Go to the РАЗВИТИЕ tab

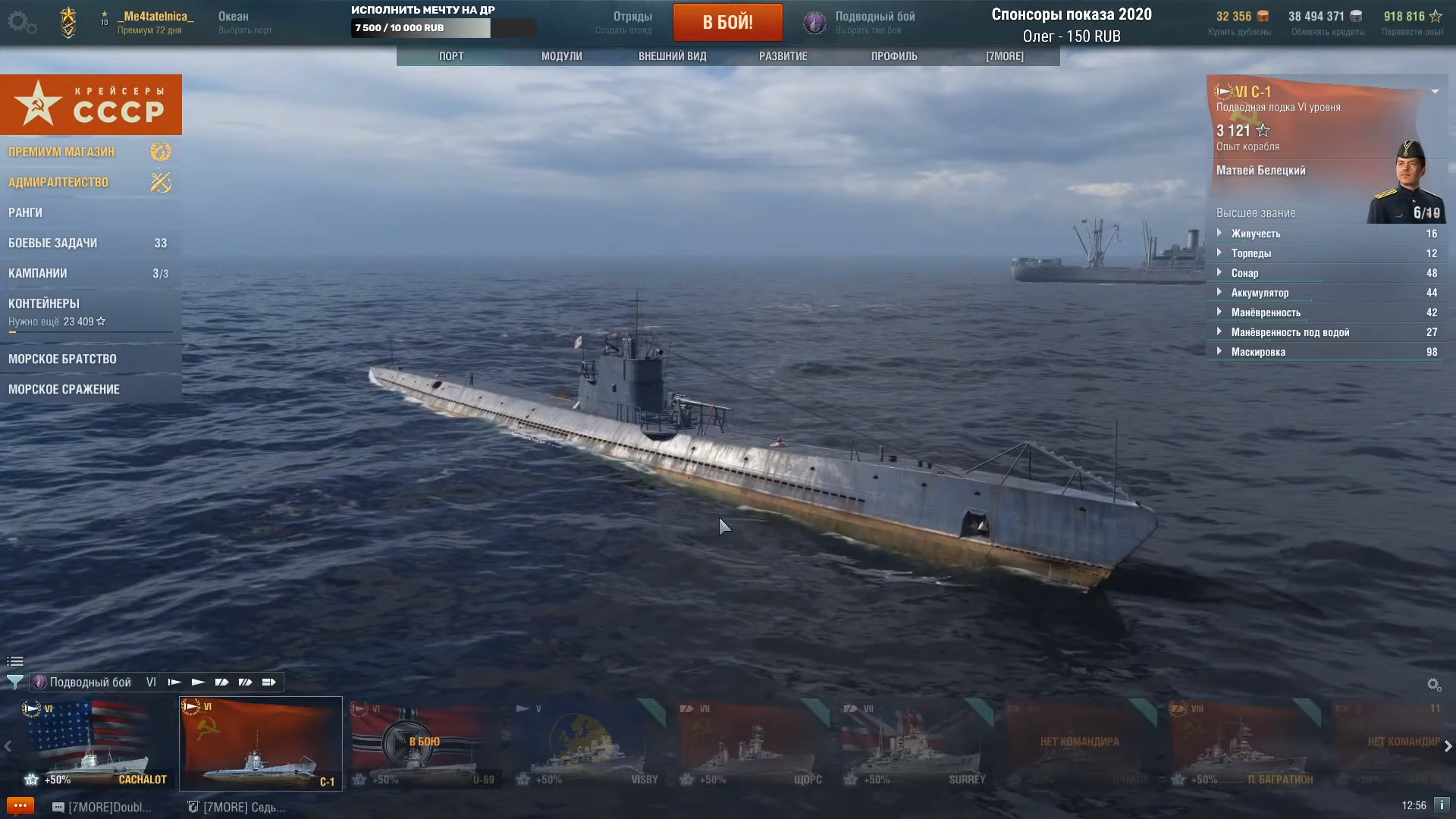point(783,56)
